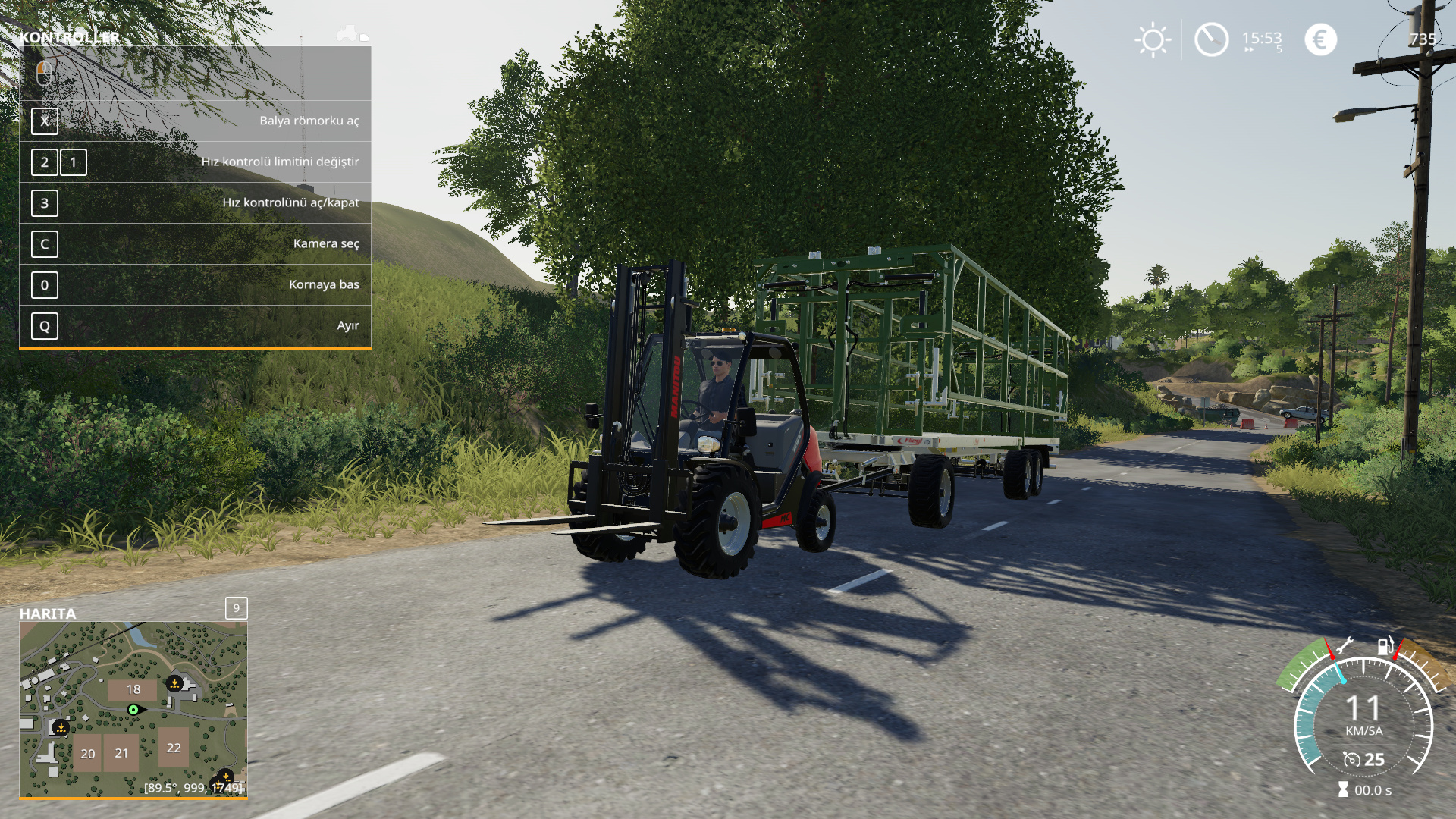Screen dimensions: 1456x819
Task: Open the bale trailer with 'Balya römorku aç'
Action: [x=309, y=121]
